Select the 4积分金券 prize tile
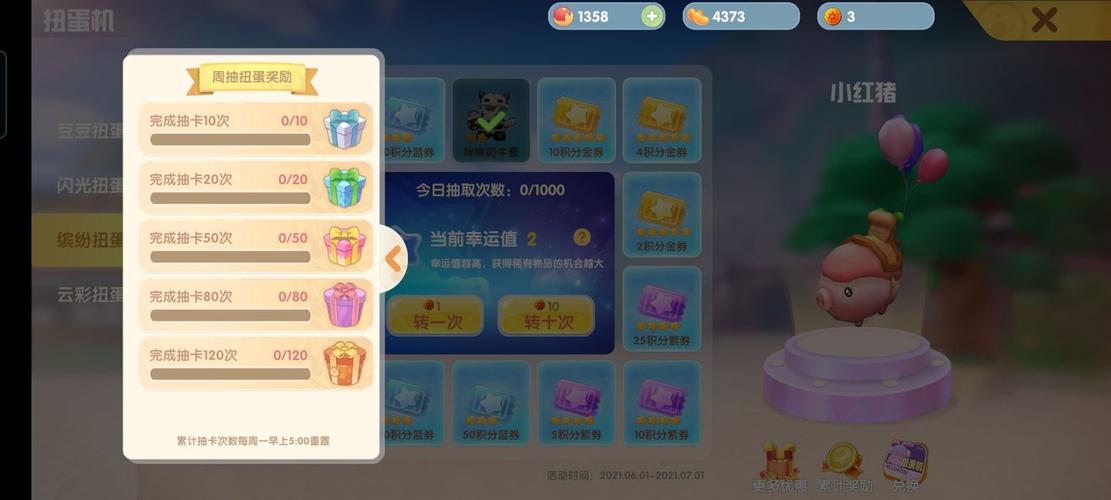The height and width of the screenshot is (500, 1111). point(661,120)
